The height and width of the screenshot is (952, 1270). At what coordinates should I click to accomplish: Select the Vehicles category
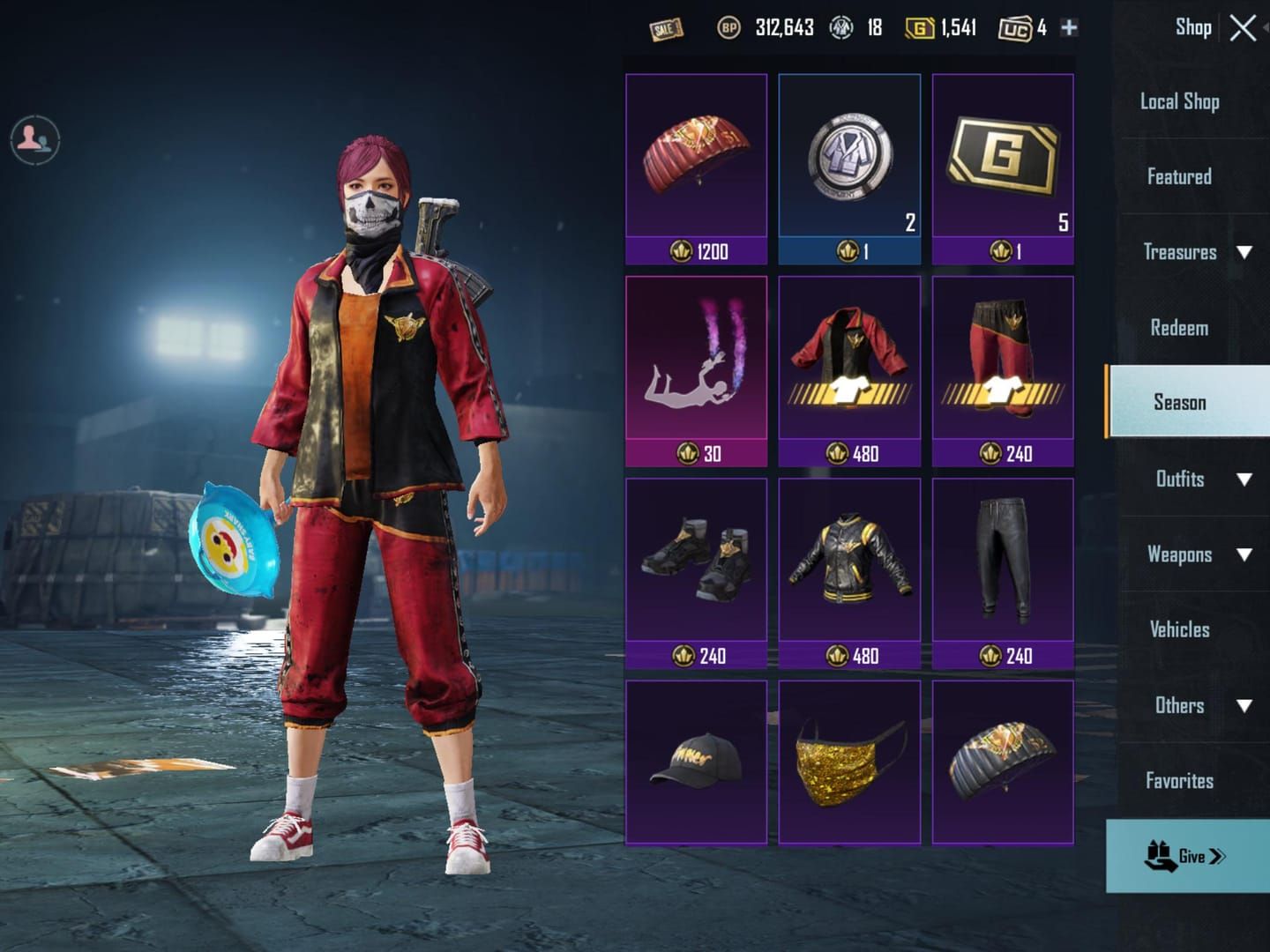click(x=1179, y=629)
